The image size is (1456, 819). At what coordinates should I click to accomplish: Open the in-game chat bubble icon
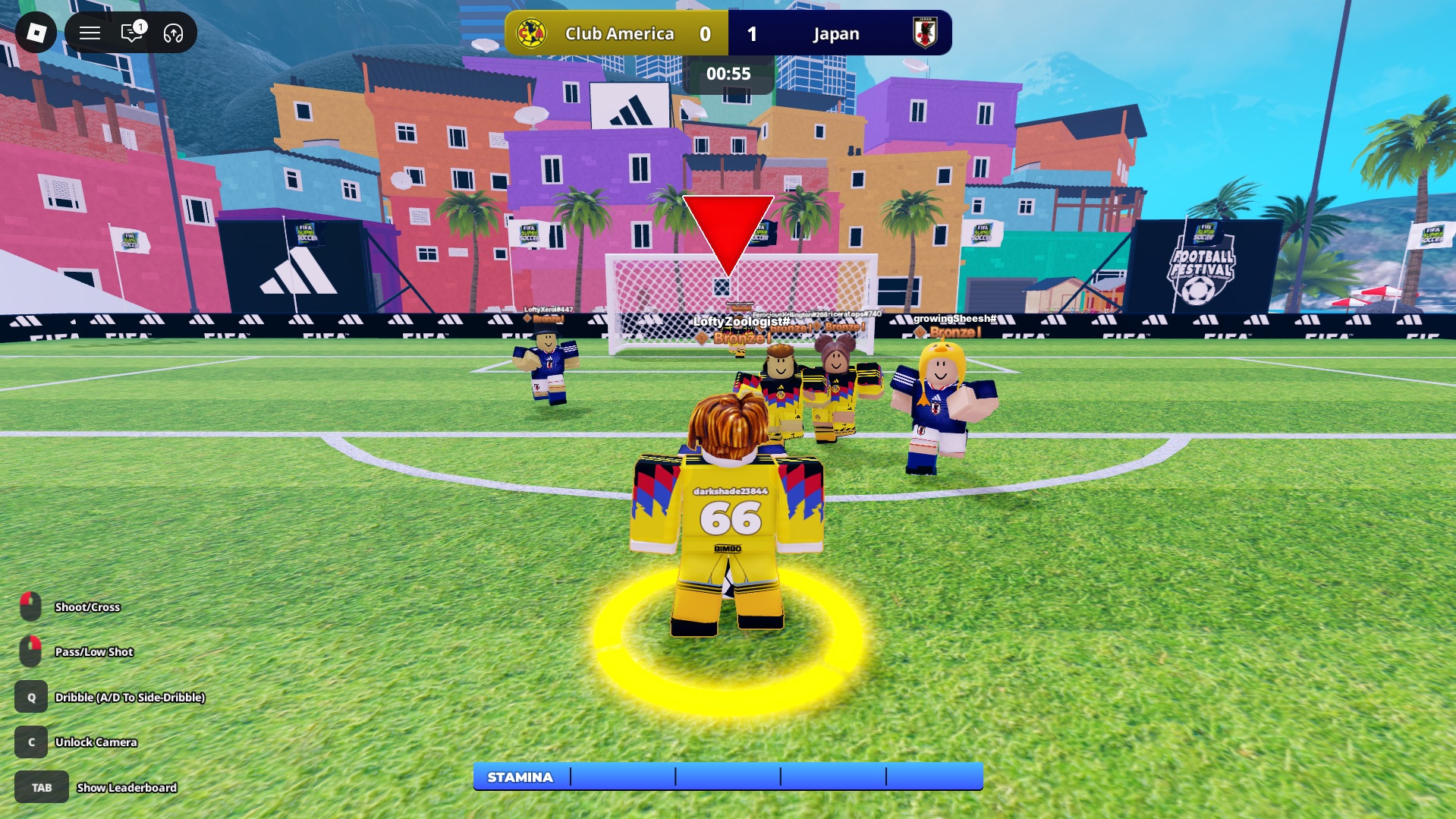132,32
